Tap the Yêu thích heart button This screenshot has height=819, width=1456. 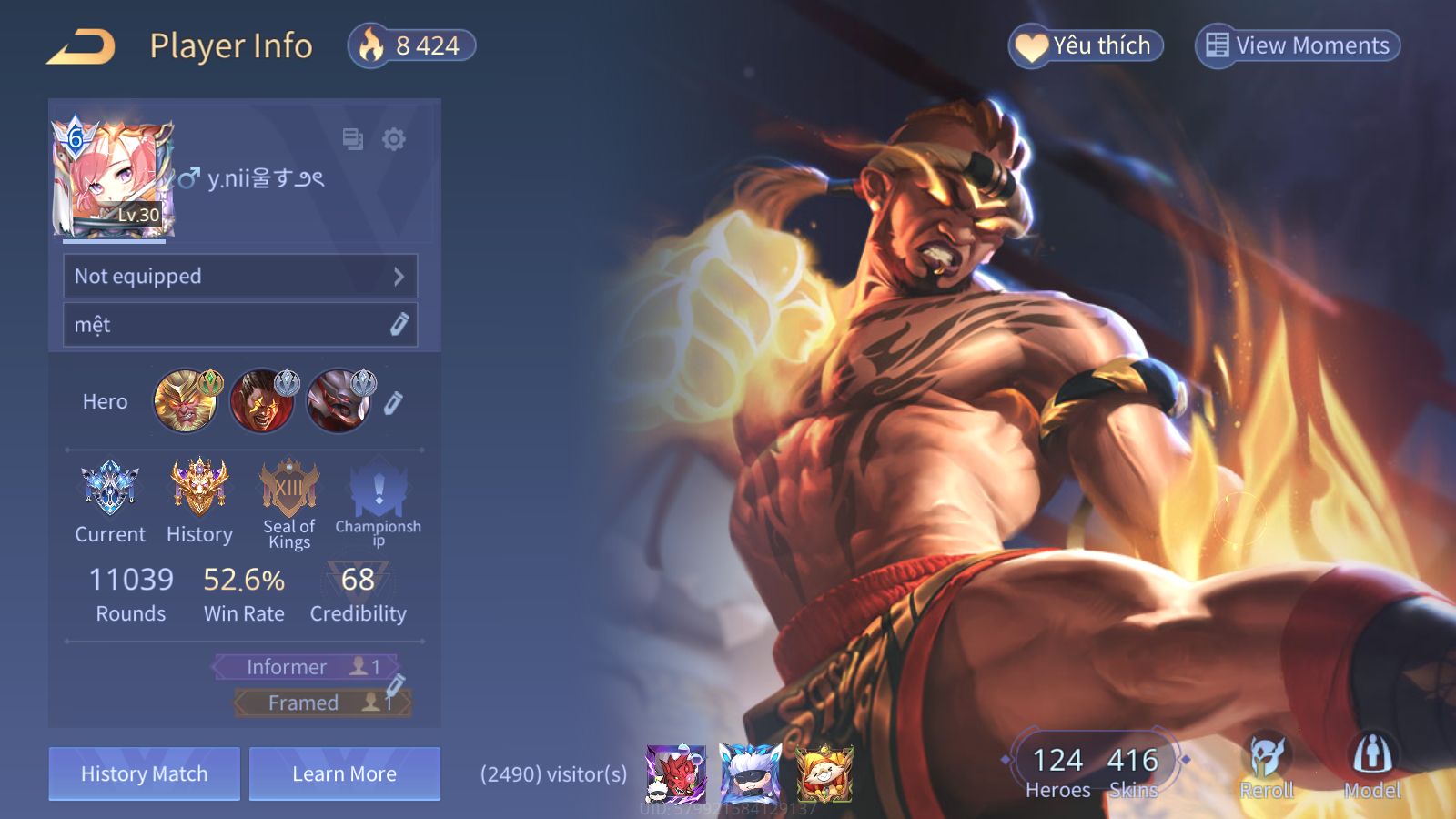[1086, 45]
